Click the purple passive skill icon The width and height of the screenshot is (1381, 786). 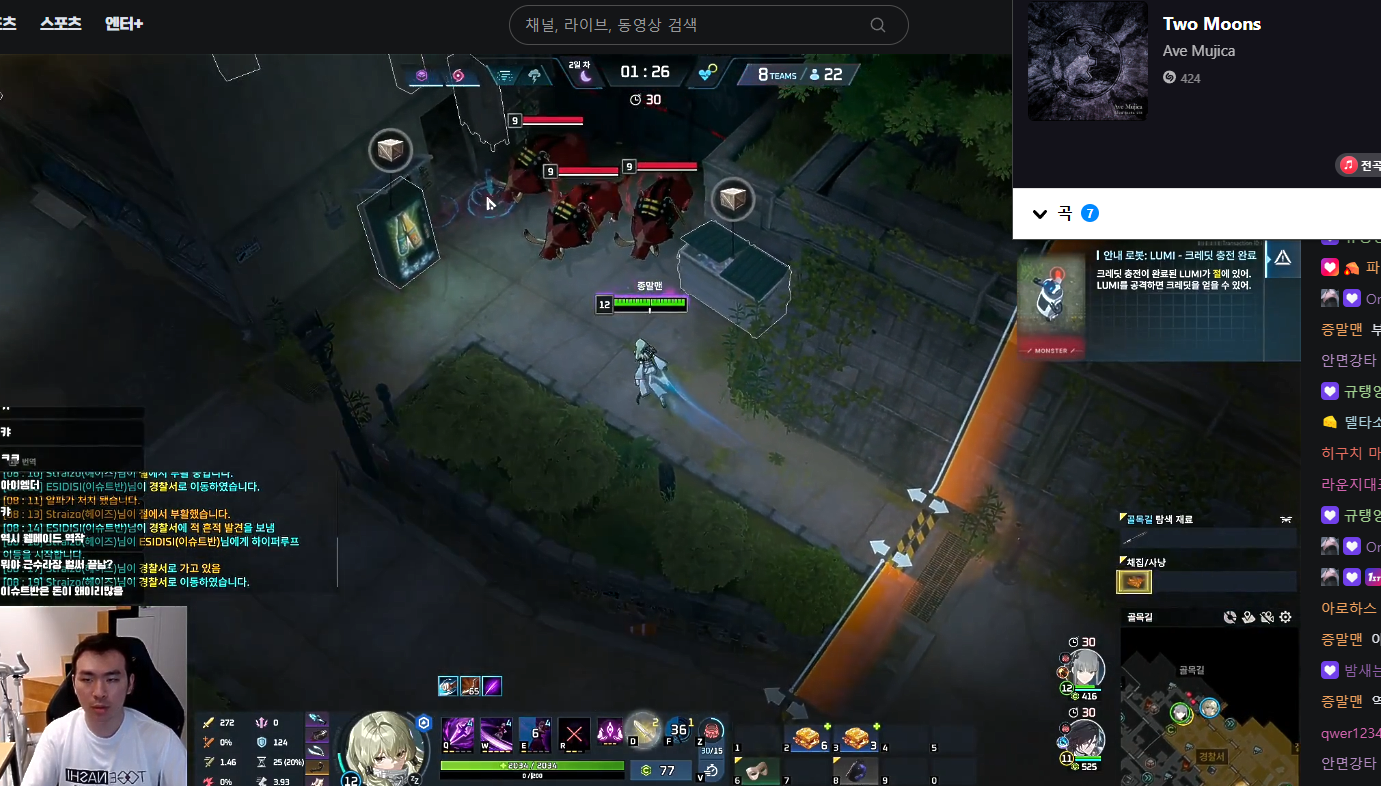(x=609, y=733)
